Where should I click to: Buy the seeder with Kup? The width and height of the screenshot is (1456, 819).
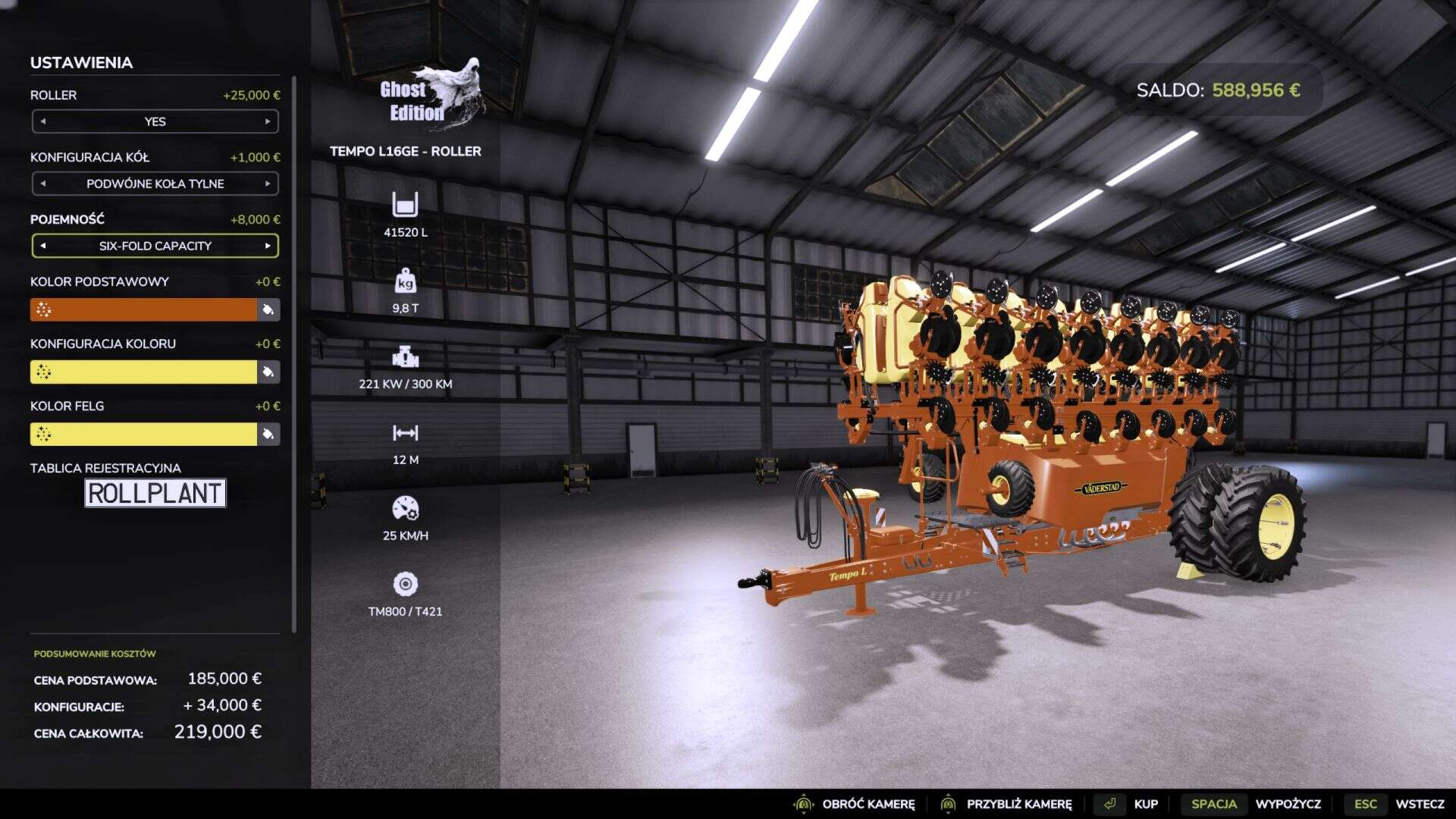tap(1131, 804)
